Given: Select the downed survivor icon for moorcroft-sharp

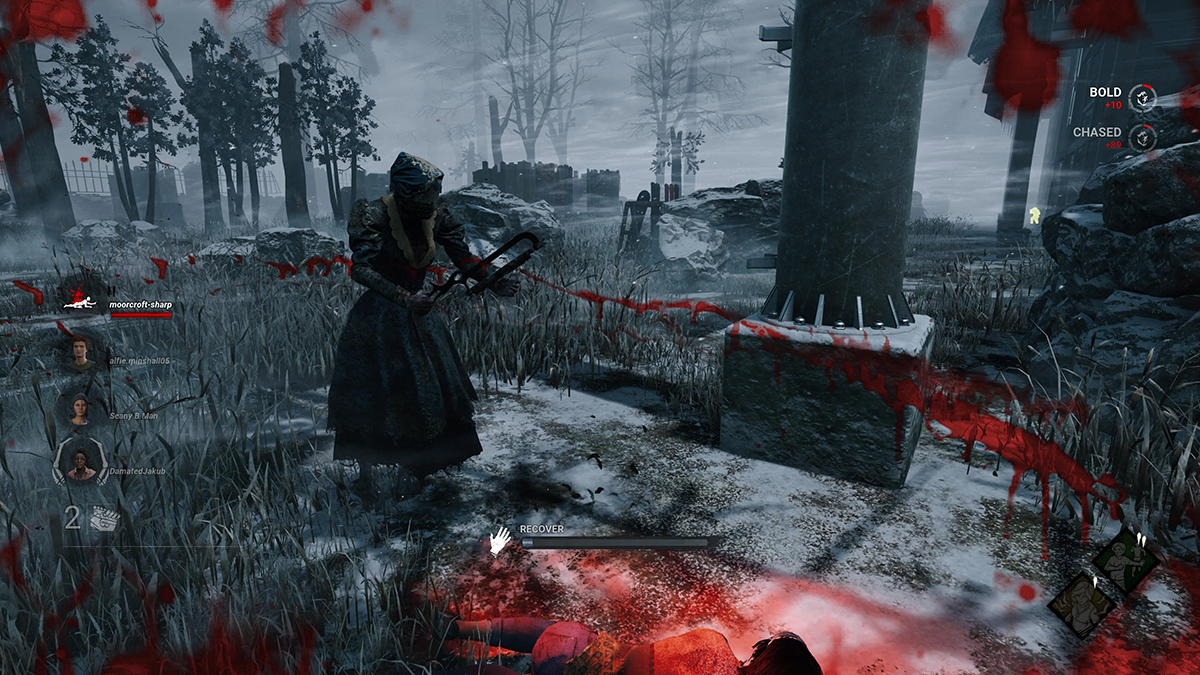Looking at the screenshot, I should coord(80,300).
